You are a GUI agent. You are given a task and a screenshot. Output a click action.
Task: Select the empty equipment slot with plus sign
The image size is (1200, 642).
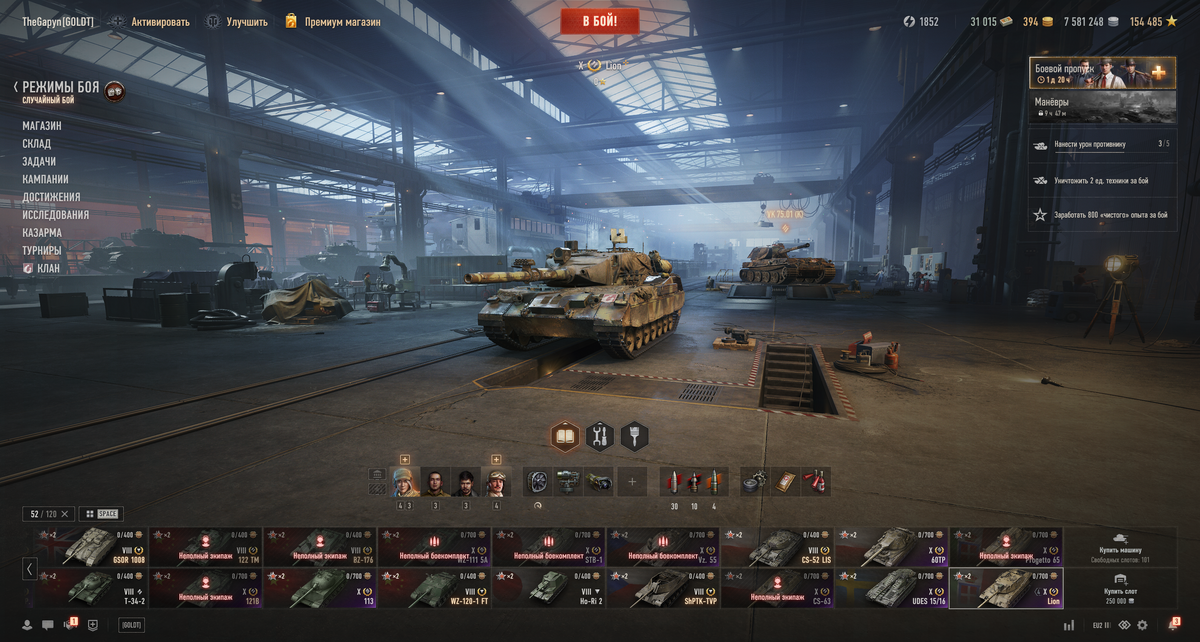point(631,482)
